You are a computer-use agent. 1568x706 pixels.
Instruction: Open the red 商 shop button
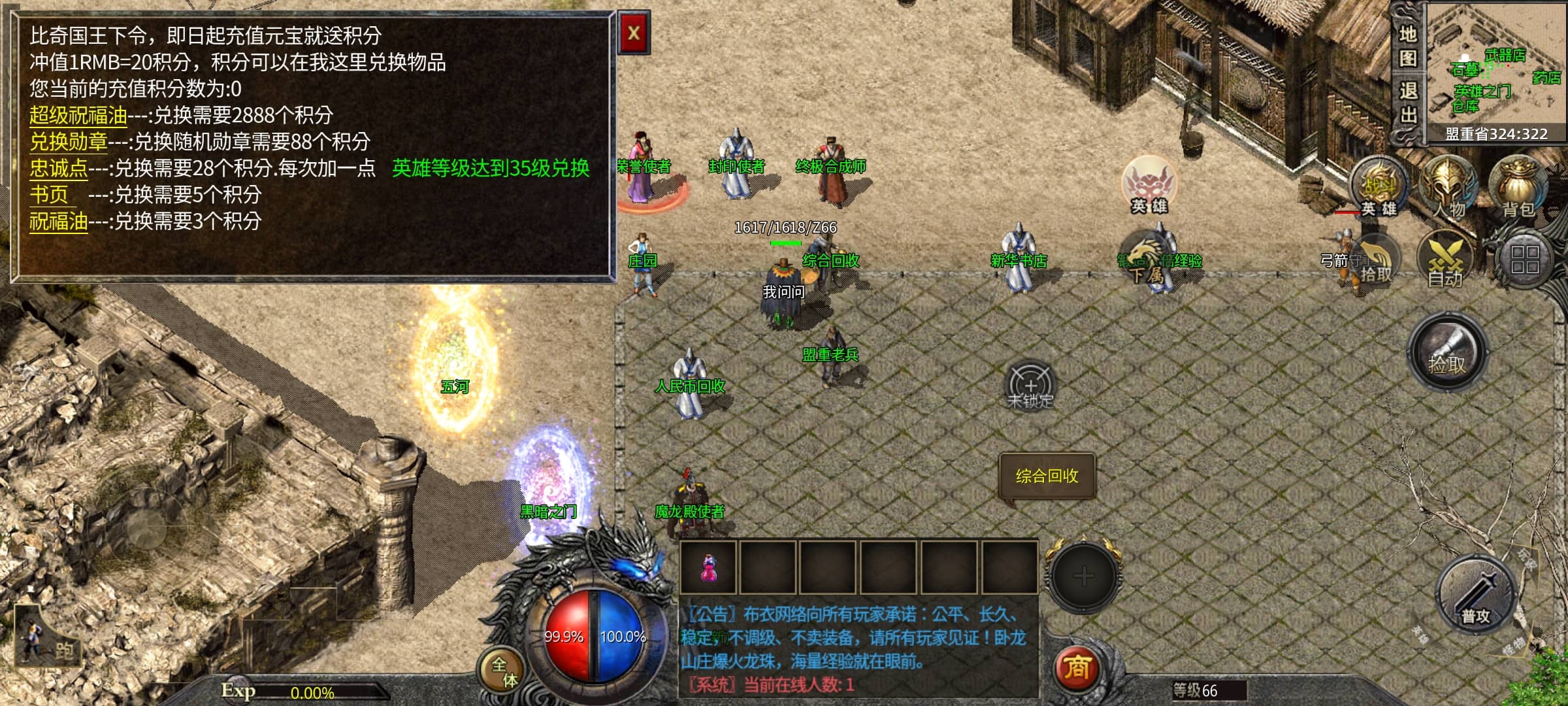tap(1076, 667)
